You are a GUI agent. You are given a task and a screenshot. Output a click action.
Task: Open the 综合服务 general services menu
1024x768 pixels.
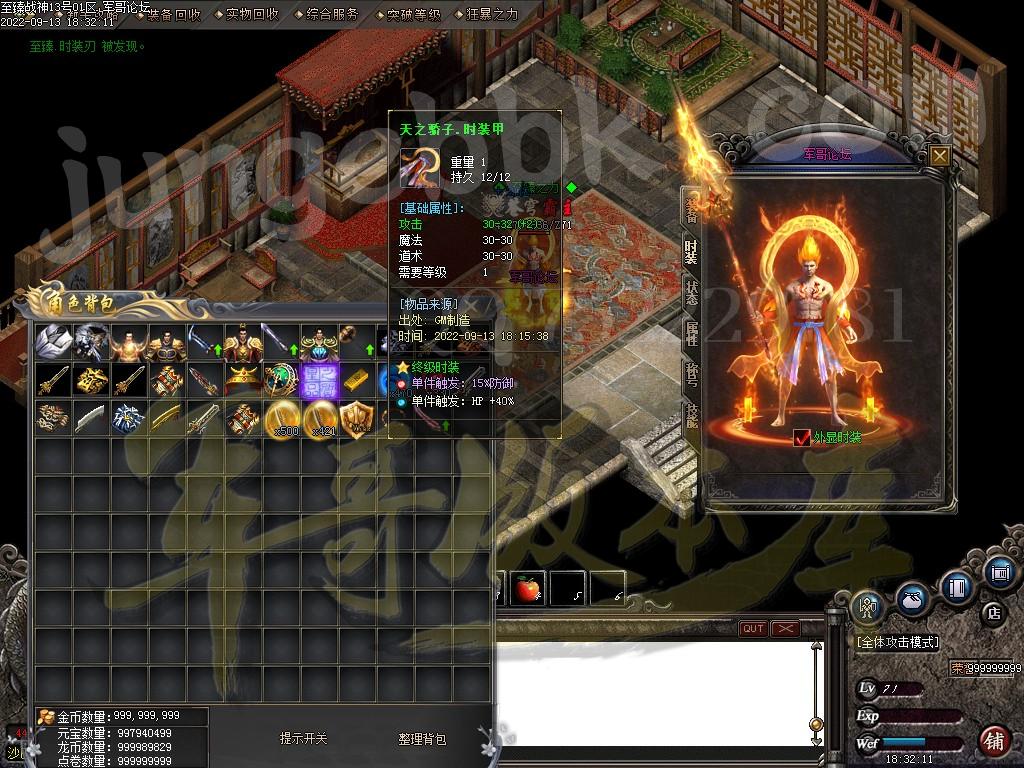(x=331, y=14)
